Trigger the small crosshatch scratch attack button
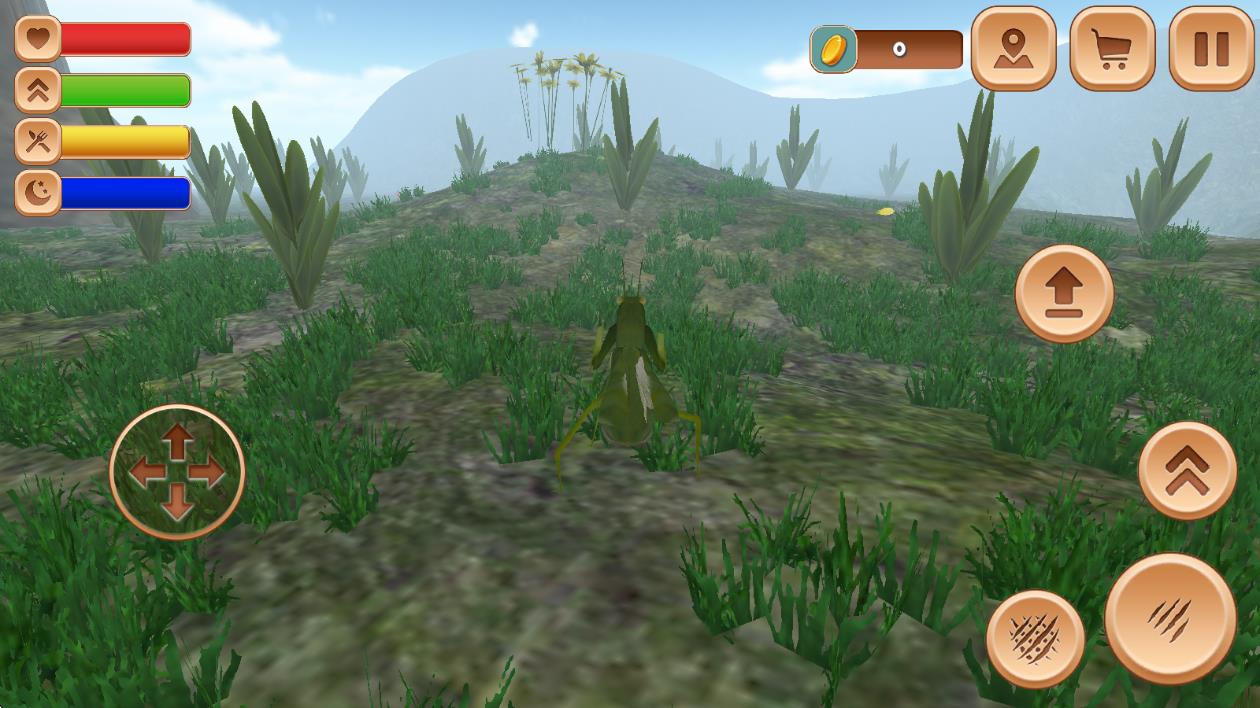 (1035, 638)
